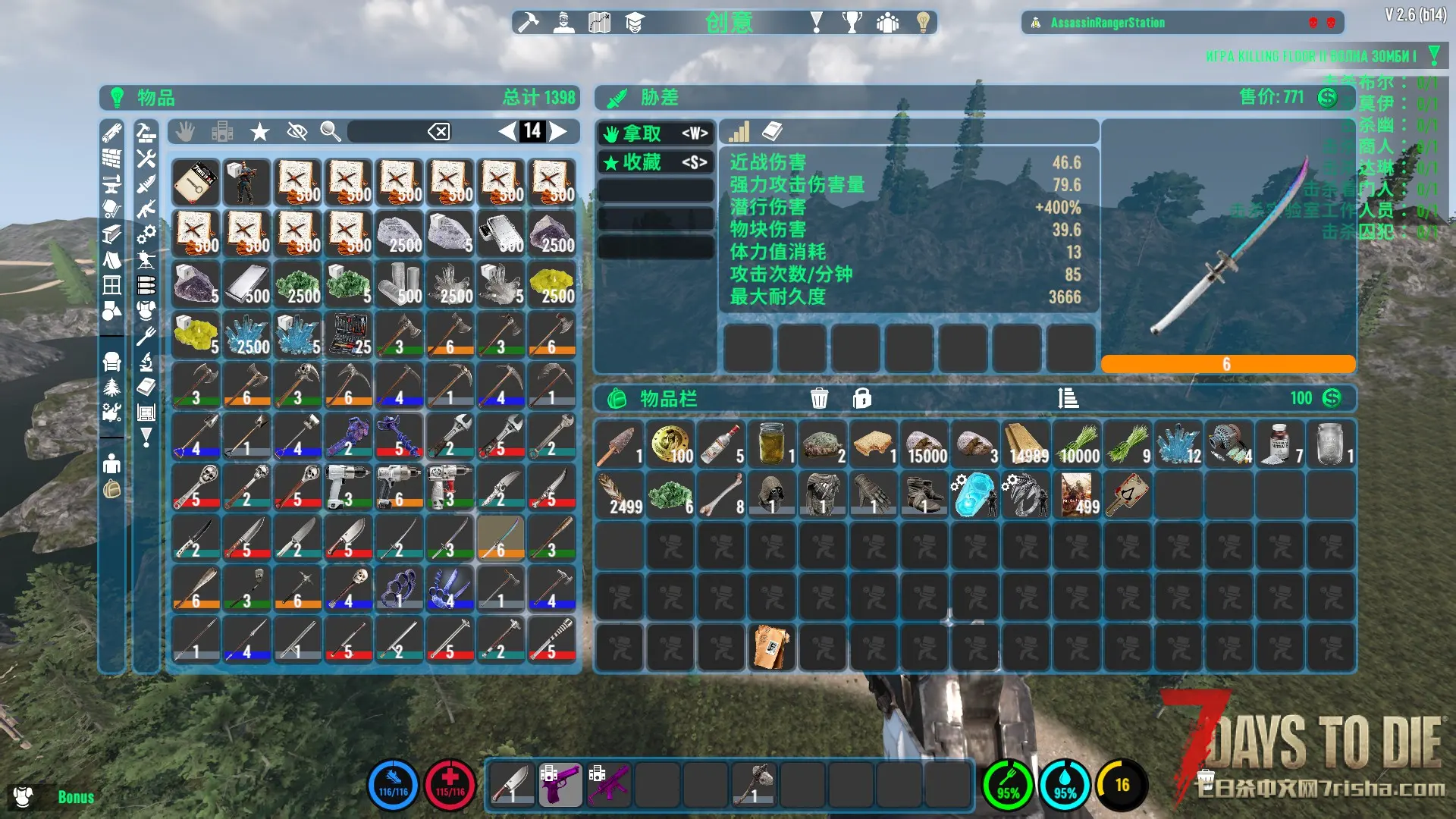Clear the item search field
The width and height of the screenshot is (1456, 819).
click(x=438, y=132)
